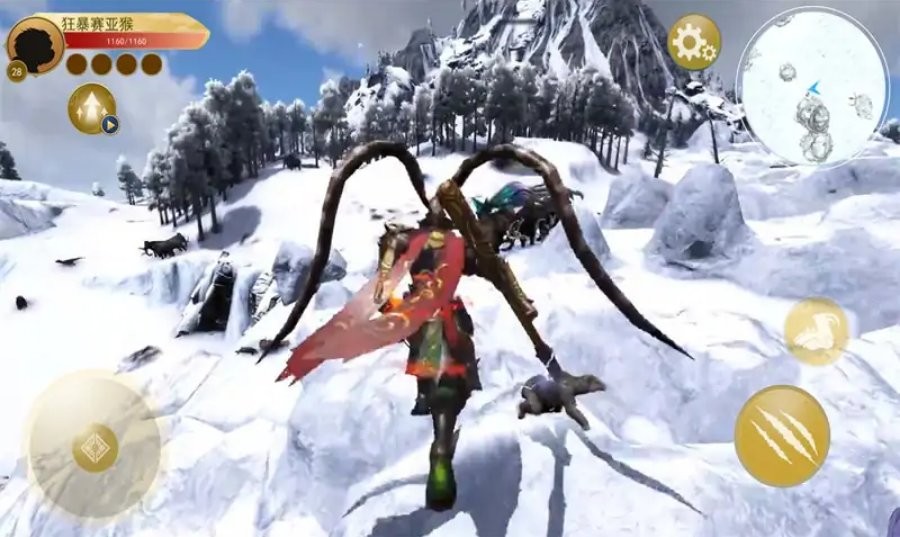Open the monkey silhouette character portrait
Image resolution: width=900 pixels, height=537 pixels.
click(x=34, y=45)
